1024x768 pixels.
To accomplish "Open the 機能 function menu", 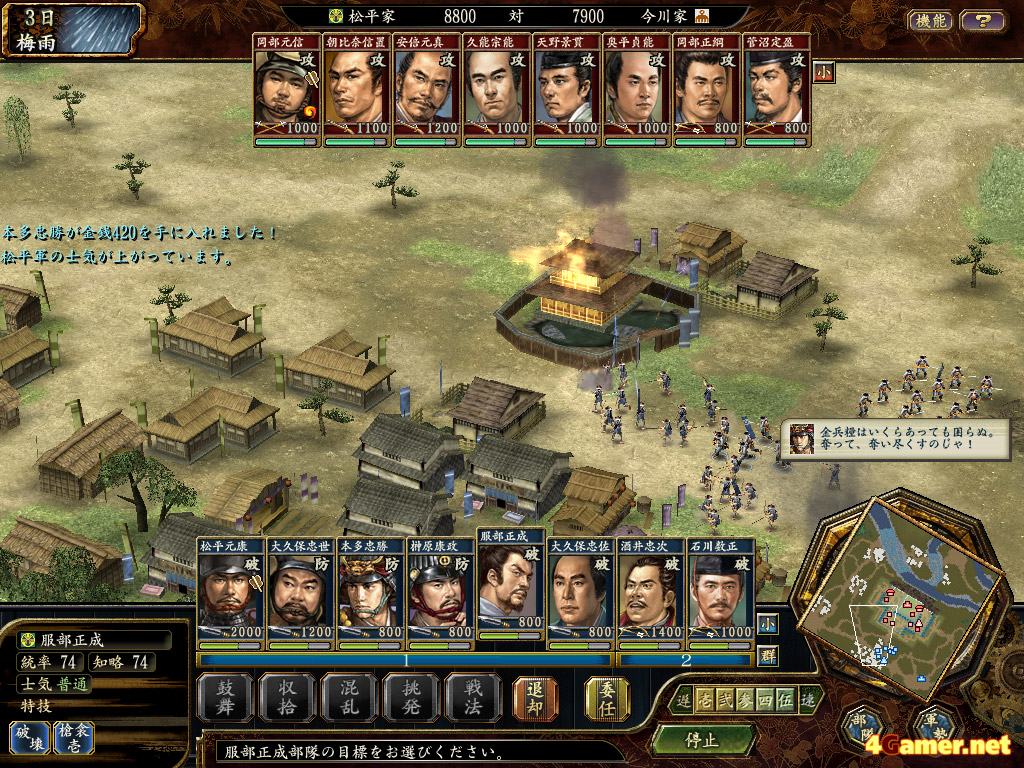I will [x=930, y=20].
